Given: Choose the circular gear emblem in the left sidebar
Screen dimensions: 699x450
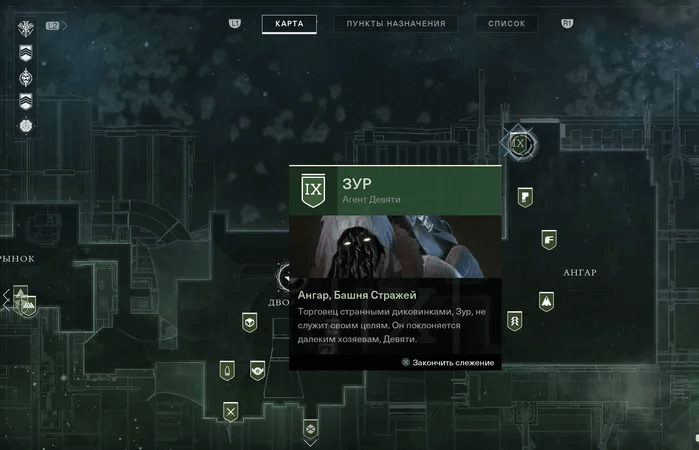Looking at the screenshot, I should click(x=26, y=125).
